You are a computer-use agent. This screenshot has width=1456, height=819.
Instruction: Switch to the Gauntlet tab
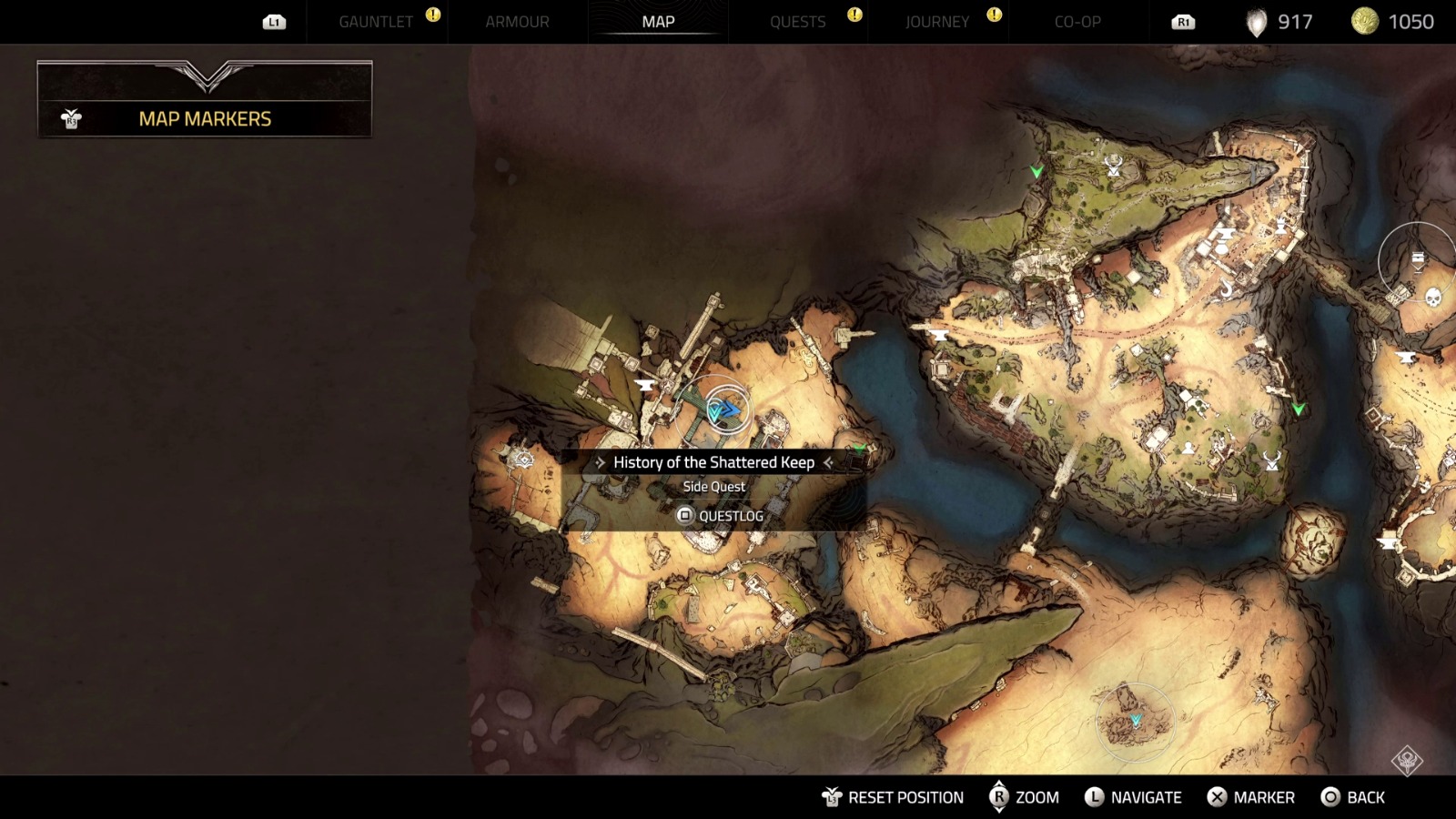coord(376,22)
